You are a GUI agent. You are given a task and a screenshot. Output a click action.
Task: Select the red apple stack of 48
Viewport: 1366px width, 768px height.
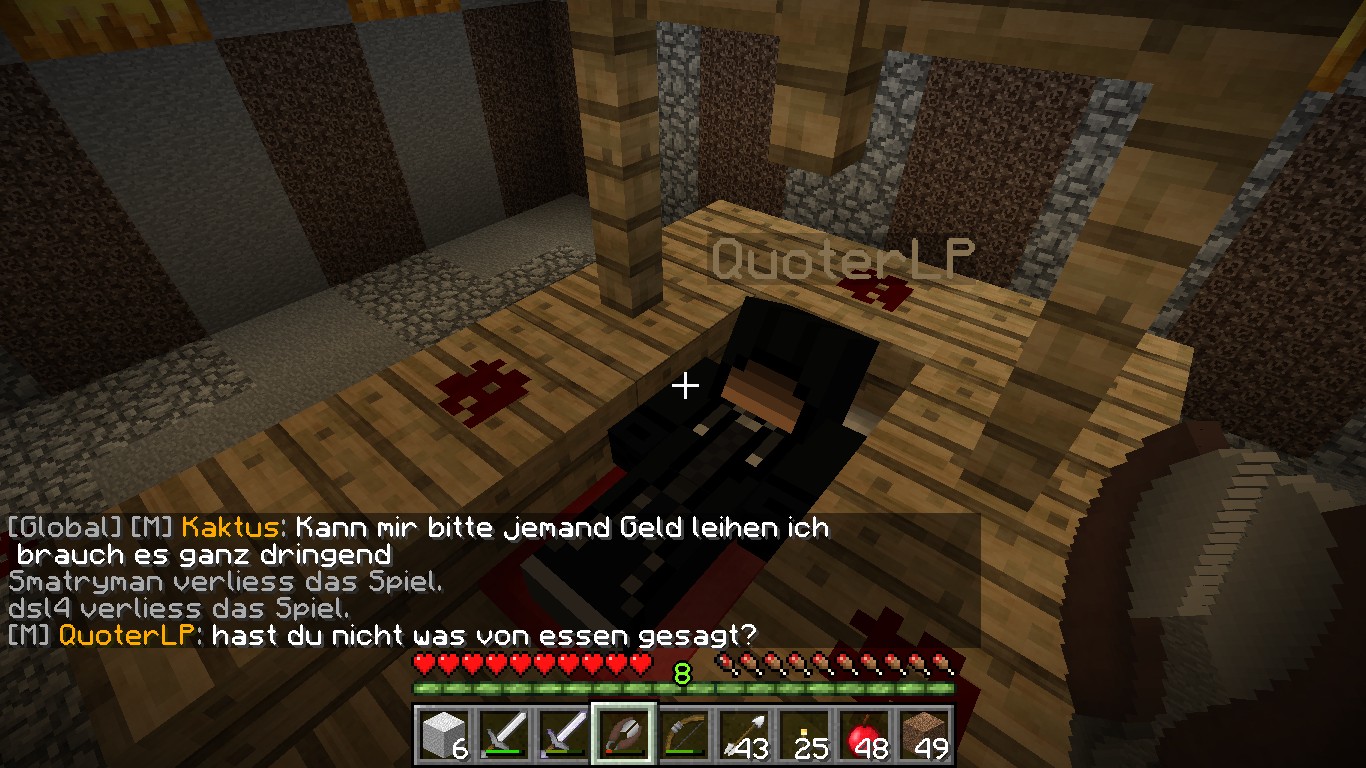click(x=864, y=736)
